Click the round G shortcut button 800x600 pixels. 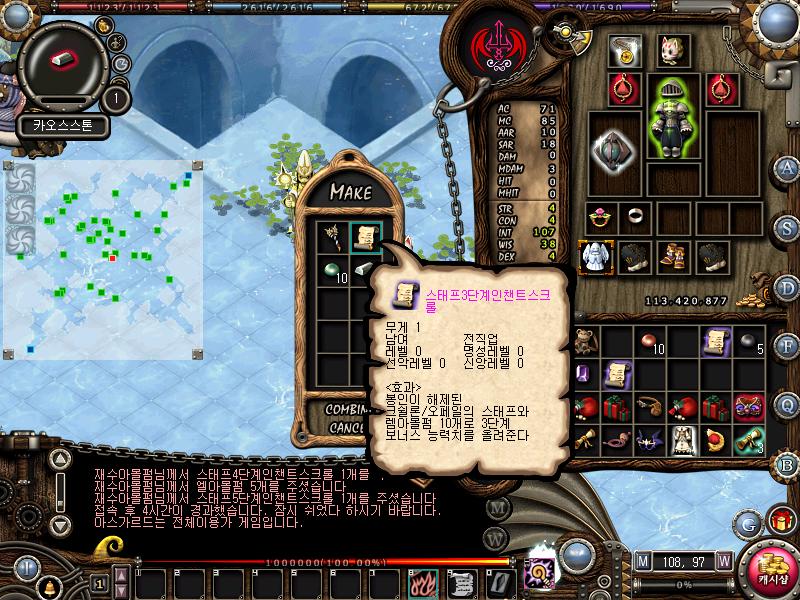(747, 522)
